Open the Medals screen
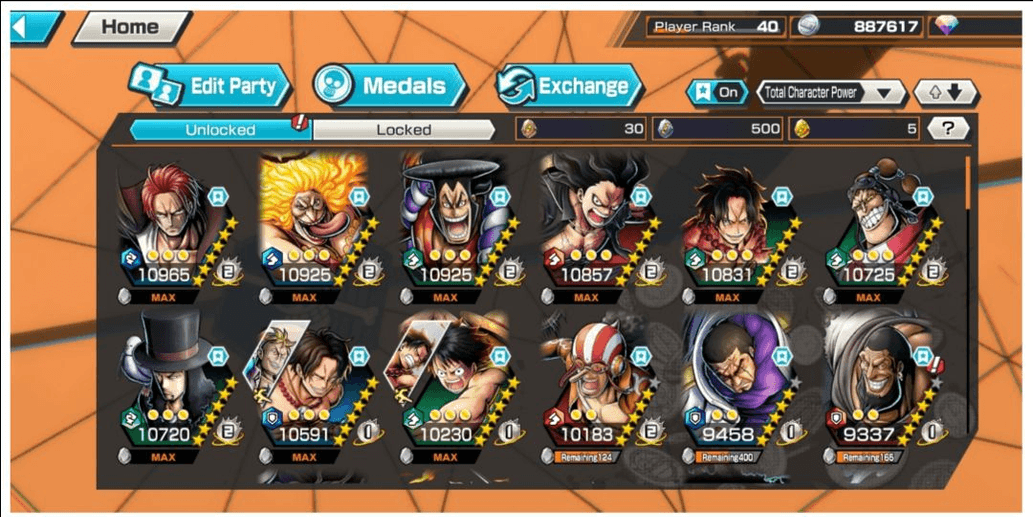The width and height of the screenshot is (1033, 517). [x=390, y=86]
